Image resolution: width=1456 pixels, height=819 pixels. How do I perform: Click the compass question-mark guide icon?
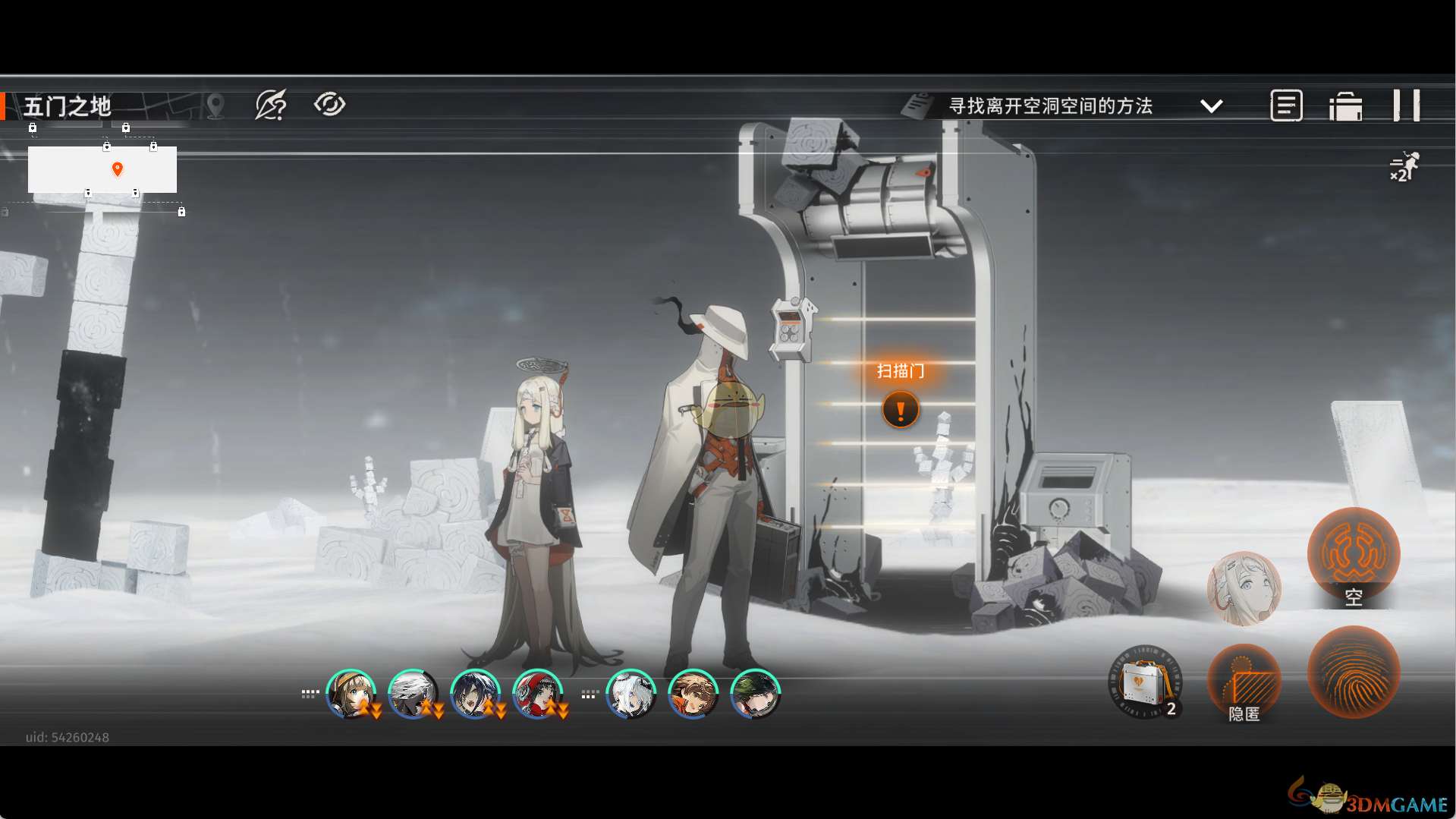pos(271,105)
